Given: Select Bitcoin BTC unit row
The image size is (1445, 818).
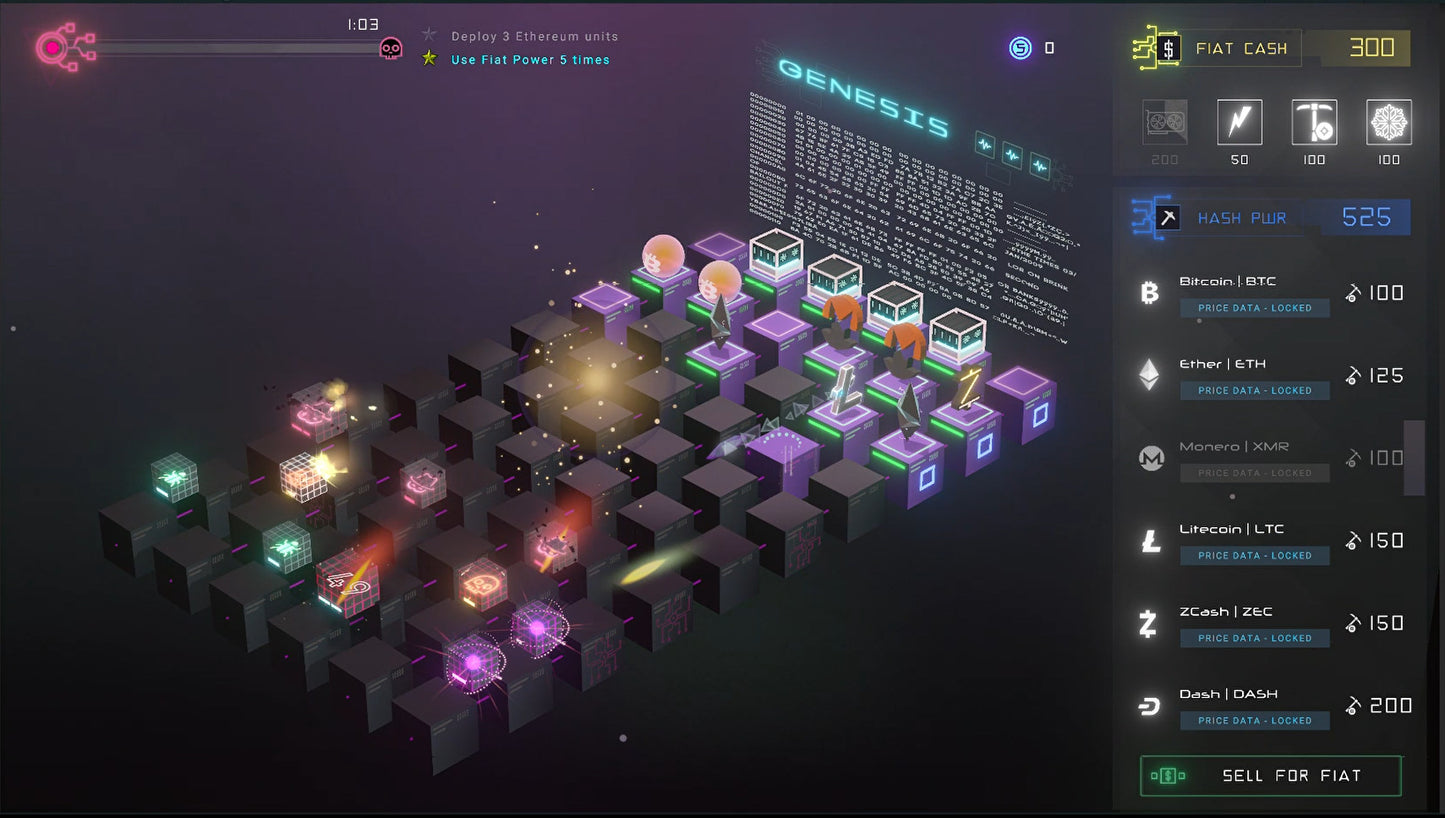Looking at the screenshot, I should tap(1270, 293).
